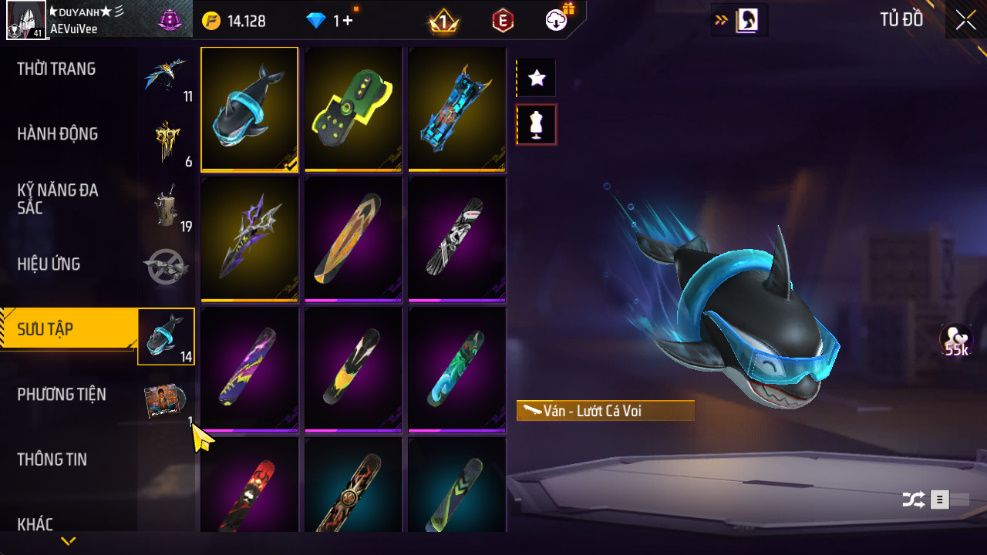Screen dimensions: 987x555
Task: Select the blue mechanical surfboard
Action: click(457, 109)
